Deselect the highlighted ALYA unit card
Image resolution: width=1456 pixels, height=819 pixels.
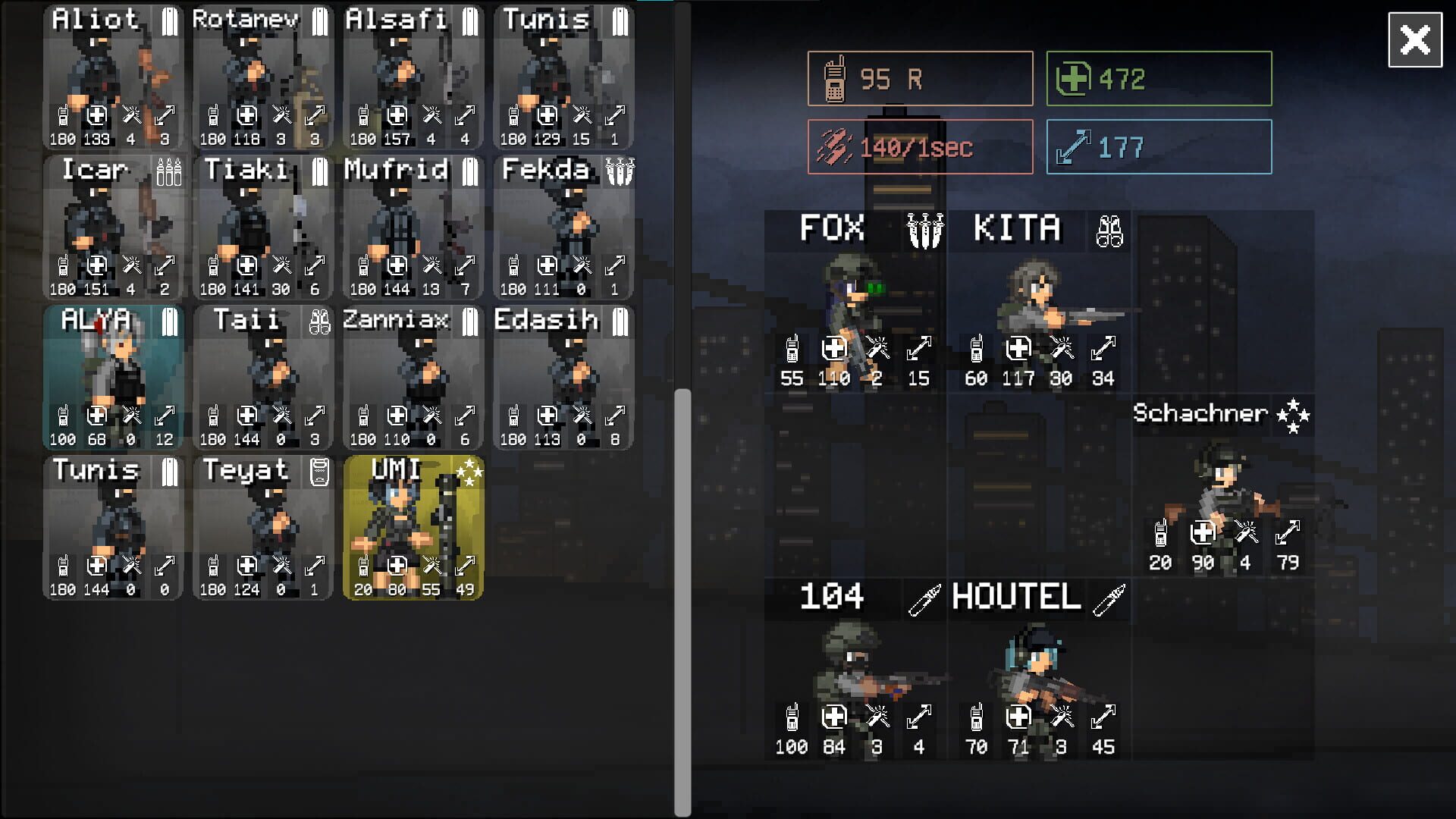pyautogui.click(x=112, y=377)
